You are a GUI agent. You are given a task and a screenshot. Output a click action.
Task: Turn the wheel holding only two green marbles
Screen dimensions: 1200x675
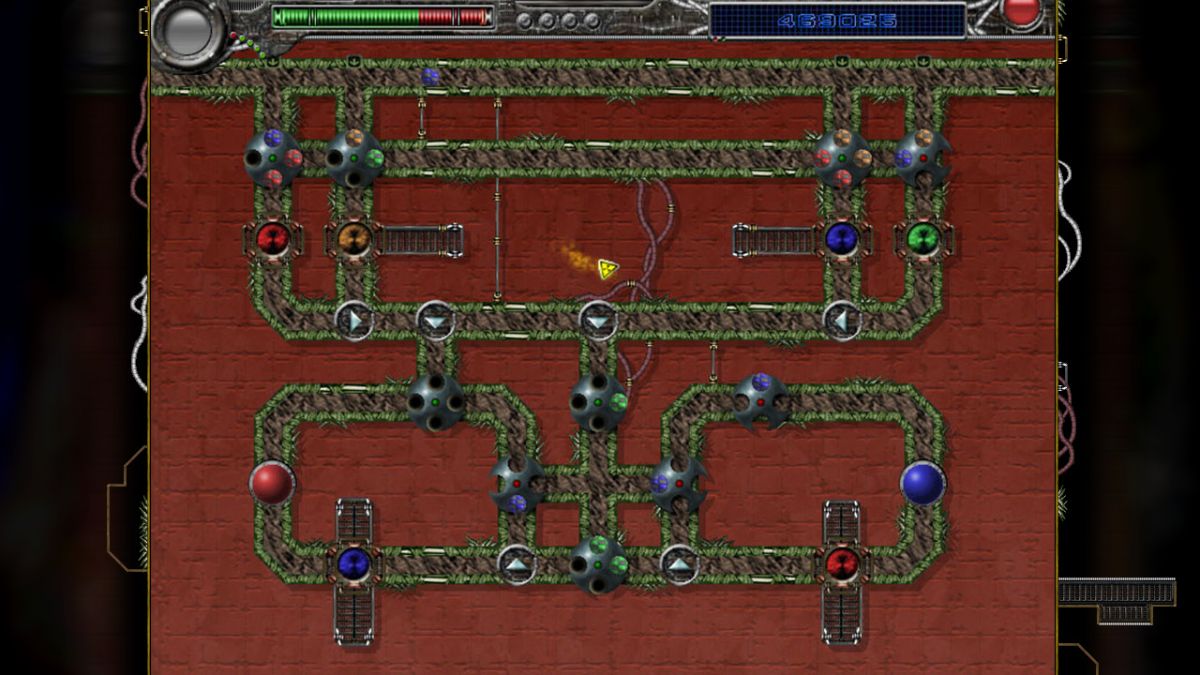point(598,563)
